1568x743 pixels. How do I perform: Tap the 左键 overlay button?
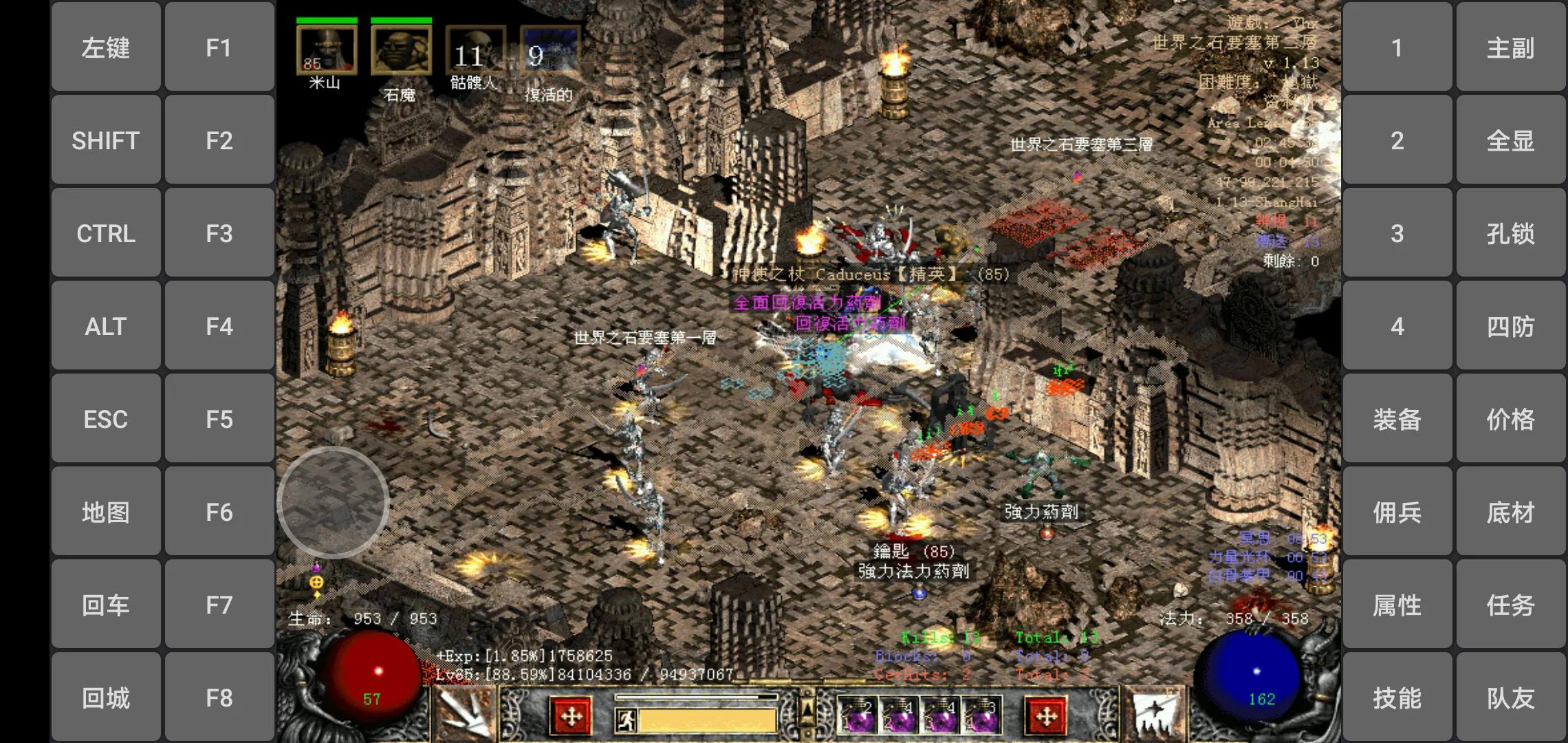tap(106, 47)
